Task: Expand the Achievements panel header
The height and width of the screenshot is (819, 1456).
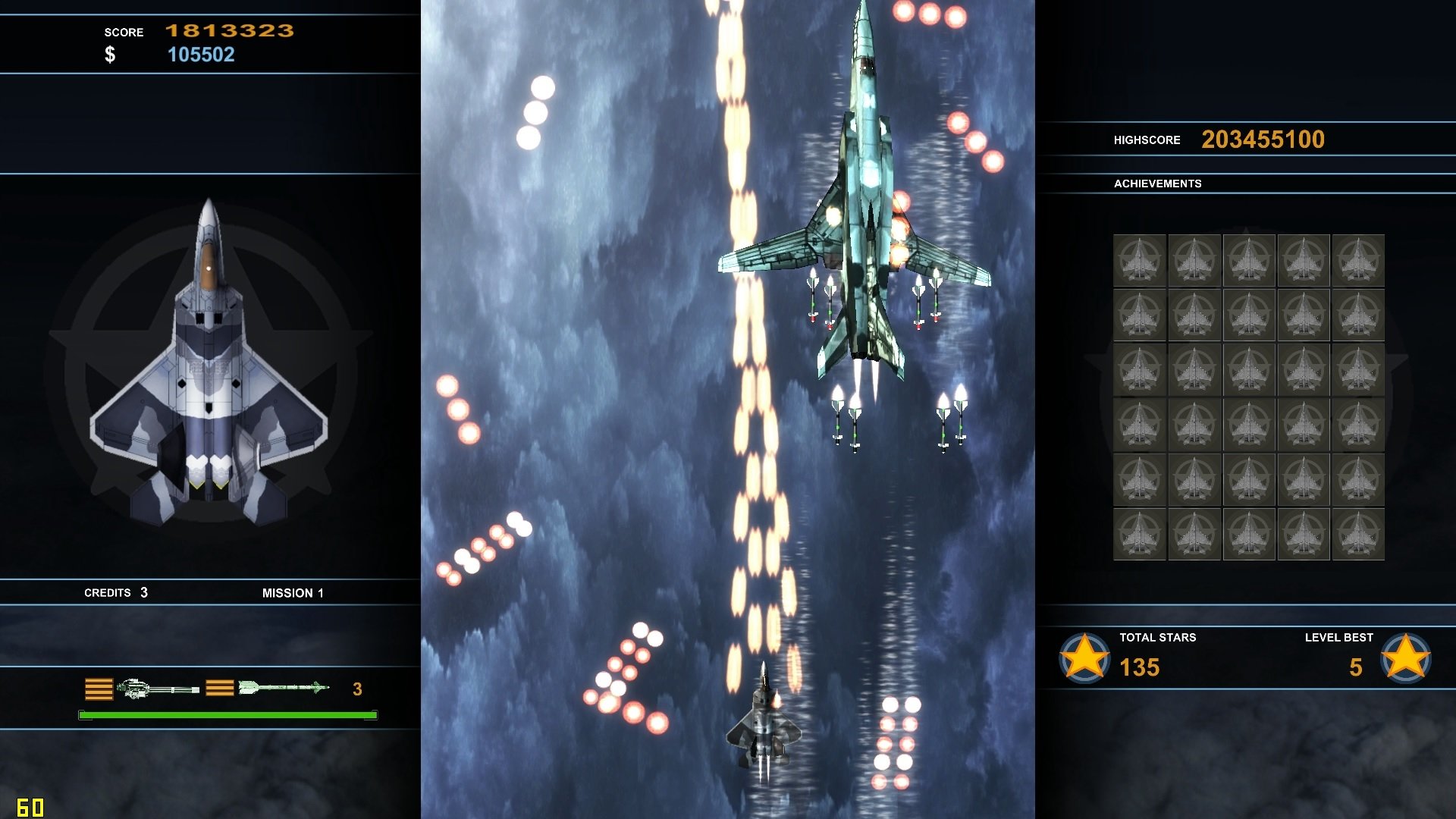Action: 1158,183
